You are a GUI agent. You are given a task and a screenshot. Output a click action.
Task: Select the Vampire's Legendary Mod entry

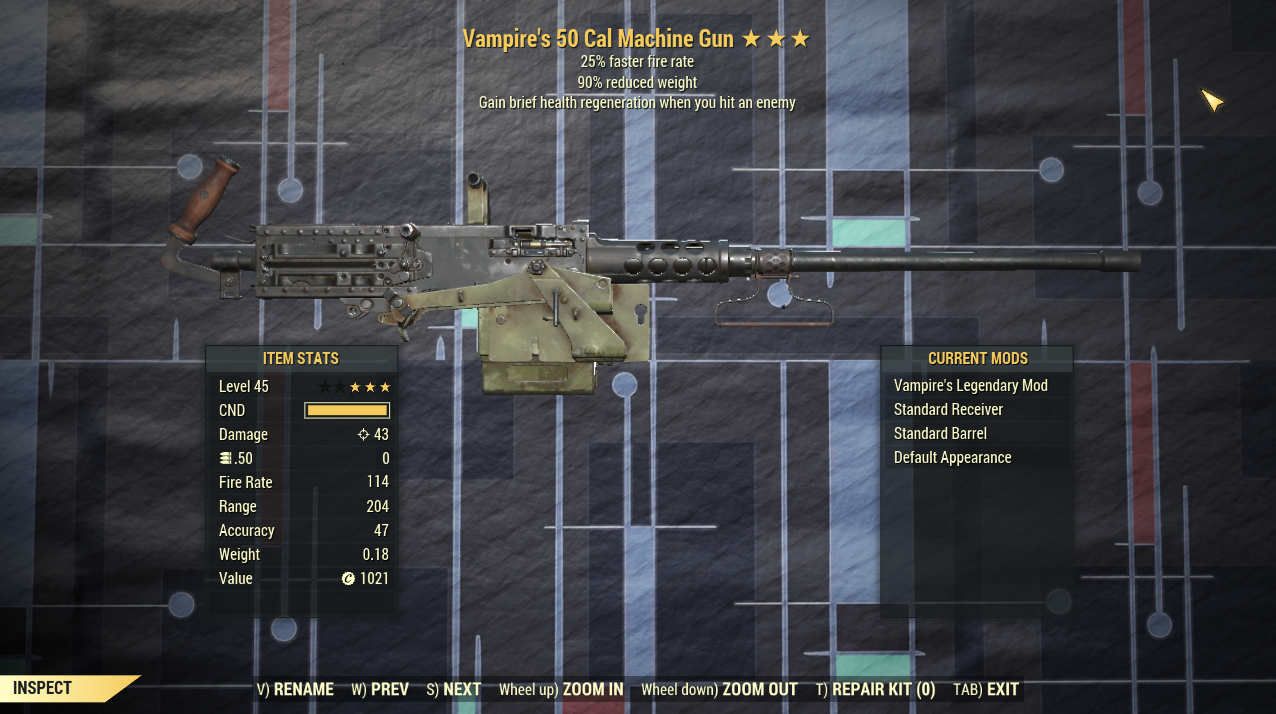point(970,386)
